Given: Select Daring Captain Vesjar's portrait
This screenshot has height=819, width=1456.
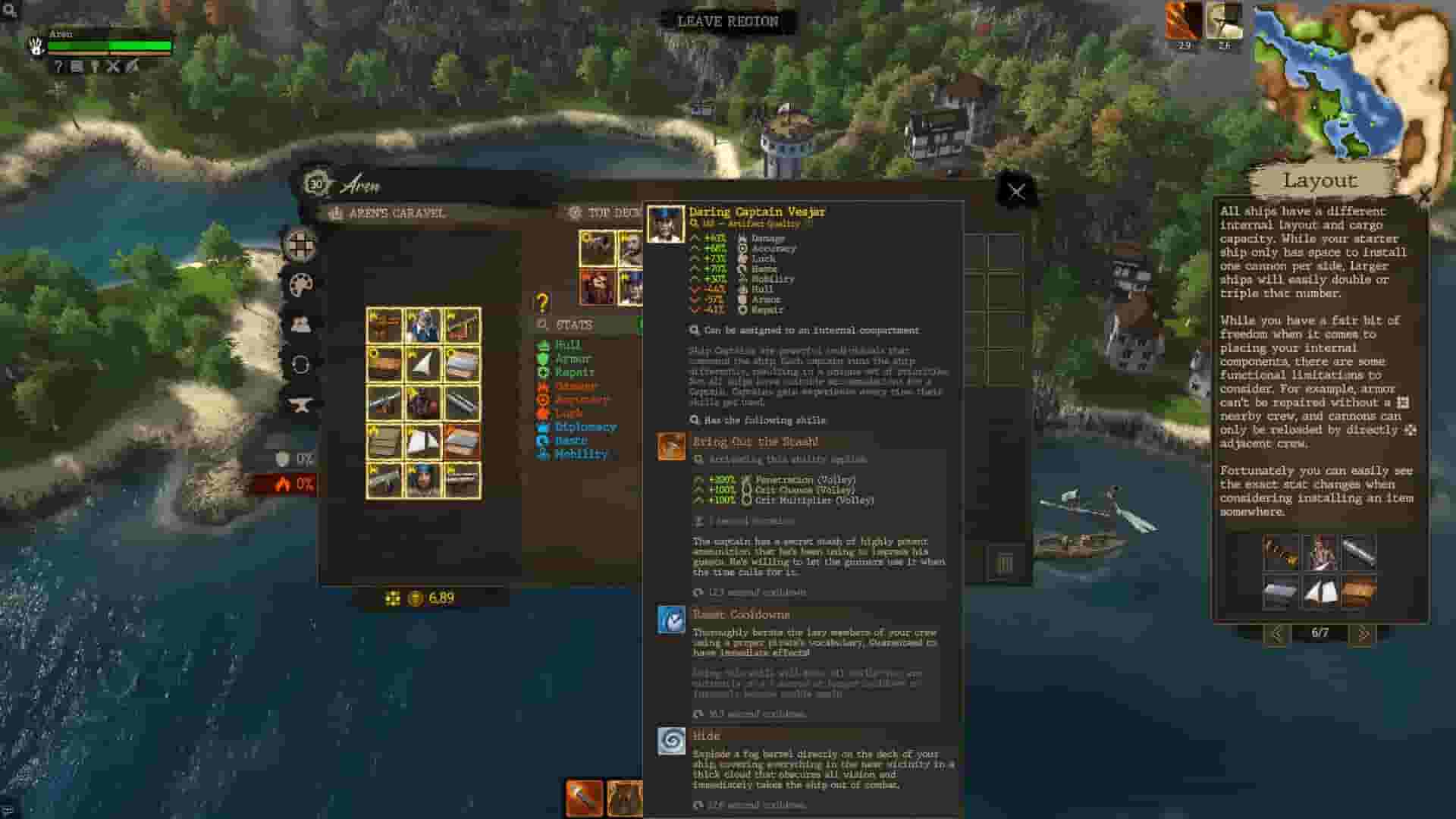Looking at the screenshot, I should tap(665, 224).
